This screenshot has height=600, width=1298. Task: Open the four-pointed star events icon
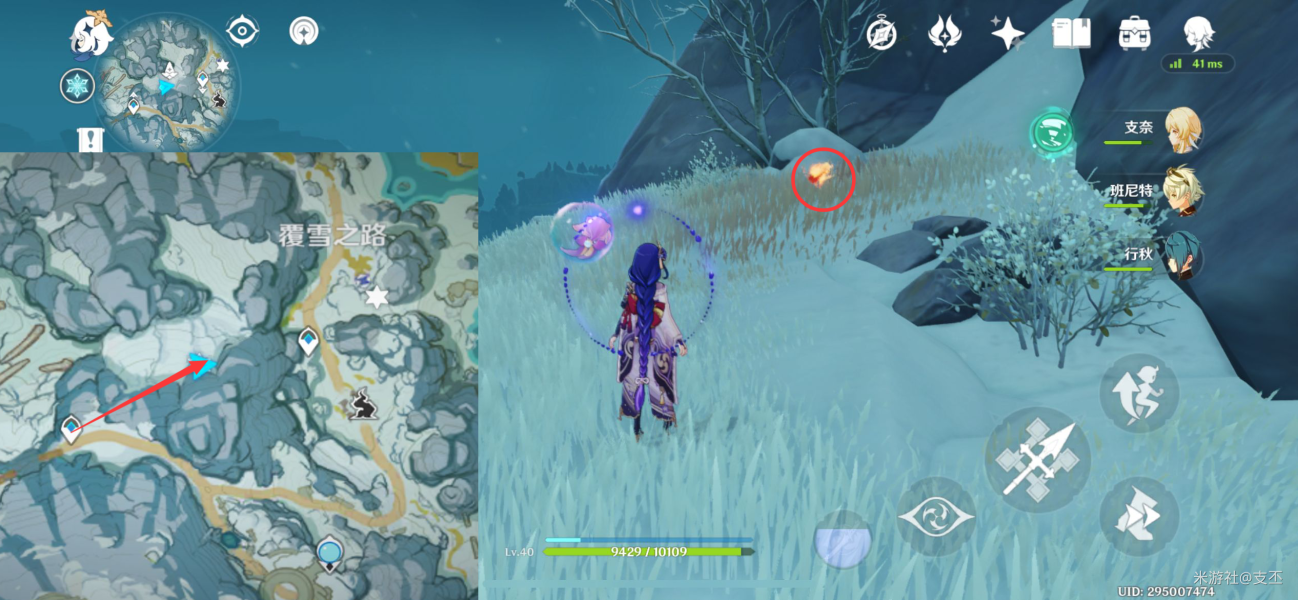click(x=1007, y=34)
